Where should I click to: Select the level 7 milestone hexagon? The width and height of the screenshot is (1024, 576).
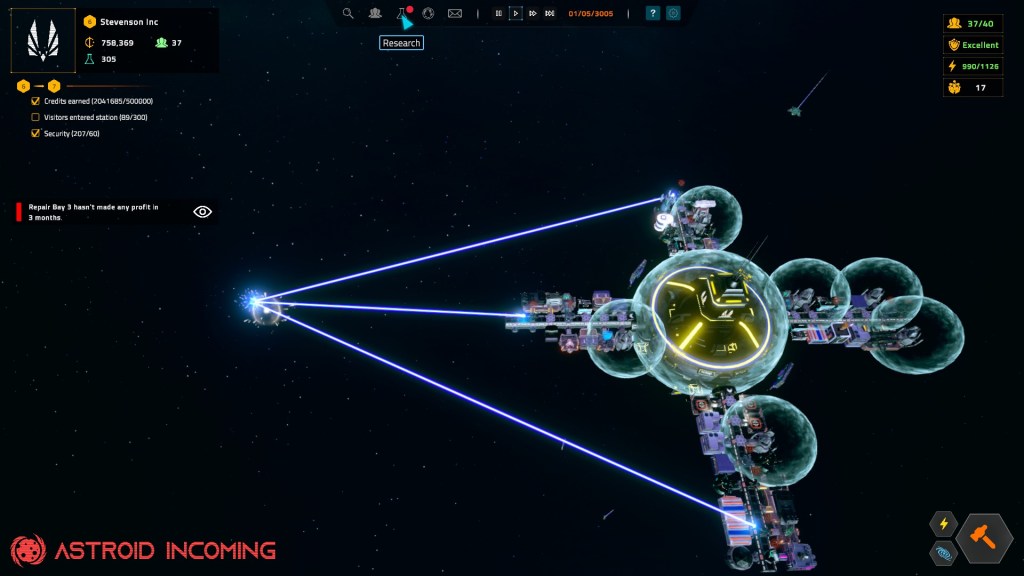[54, 86]
